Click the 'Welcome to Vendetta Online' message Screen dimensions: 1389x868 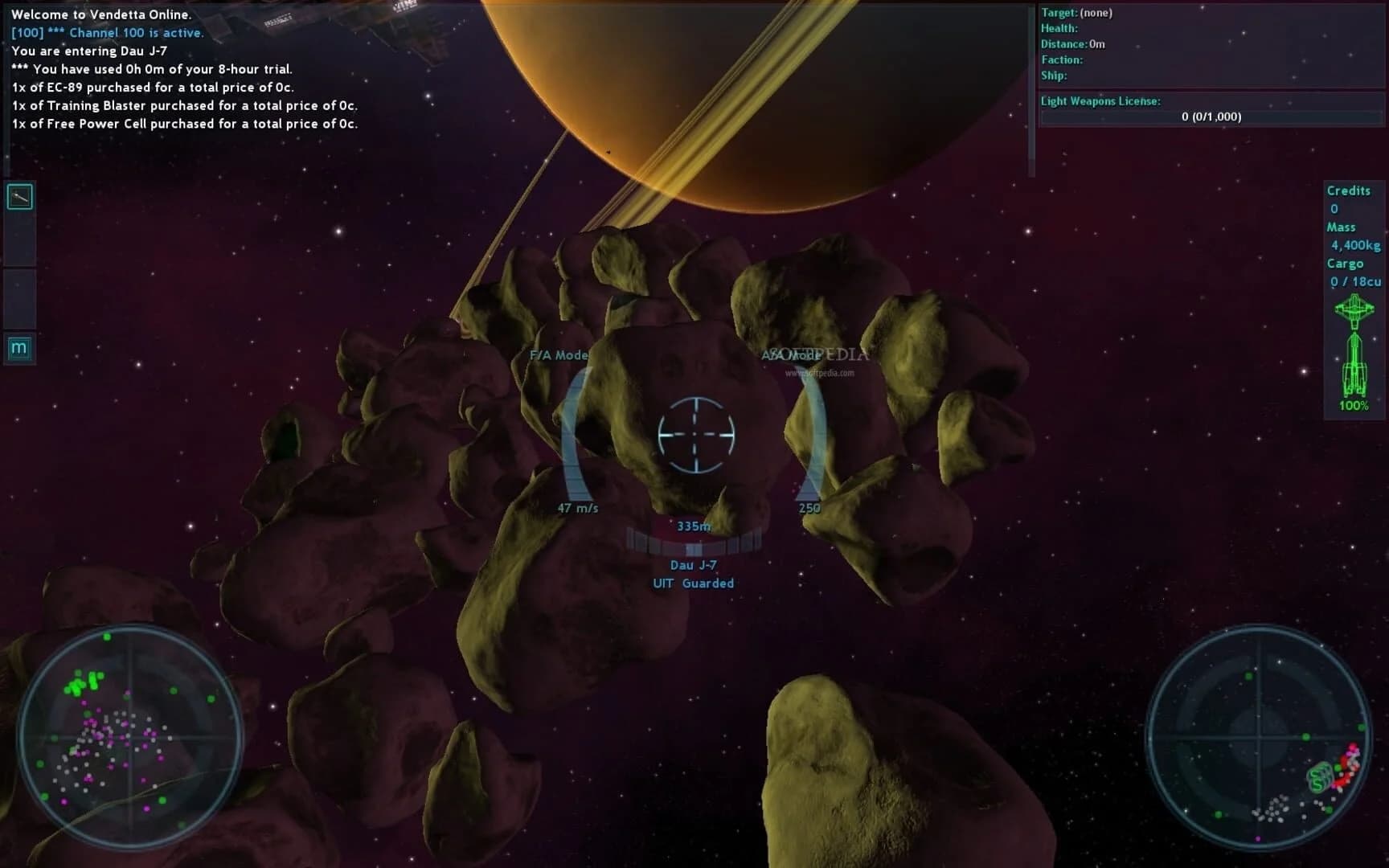click(101, 14)
